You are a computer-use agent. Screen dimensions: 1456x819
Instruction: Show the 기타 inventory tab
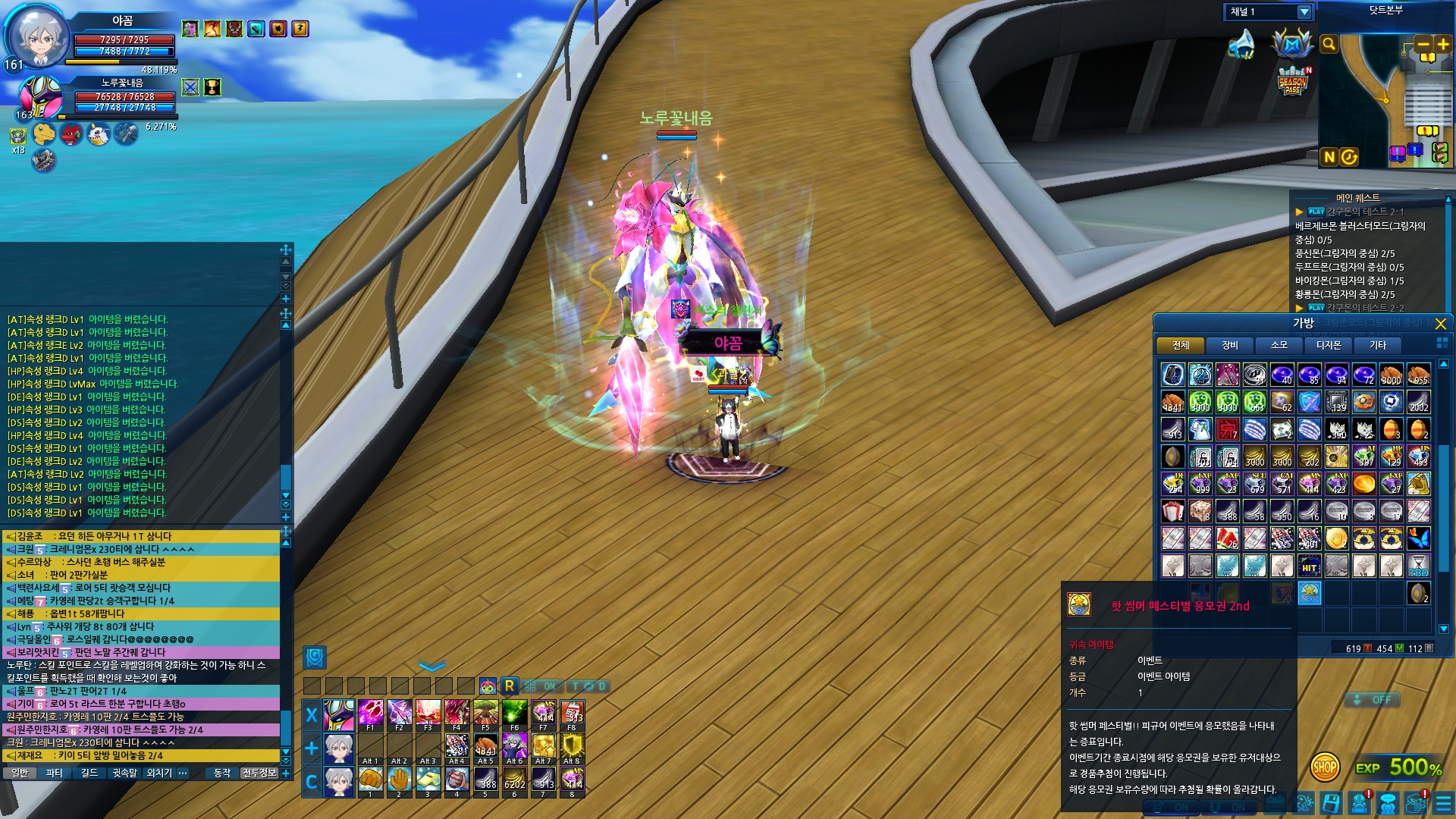(x=1378, y=346)
